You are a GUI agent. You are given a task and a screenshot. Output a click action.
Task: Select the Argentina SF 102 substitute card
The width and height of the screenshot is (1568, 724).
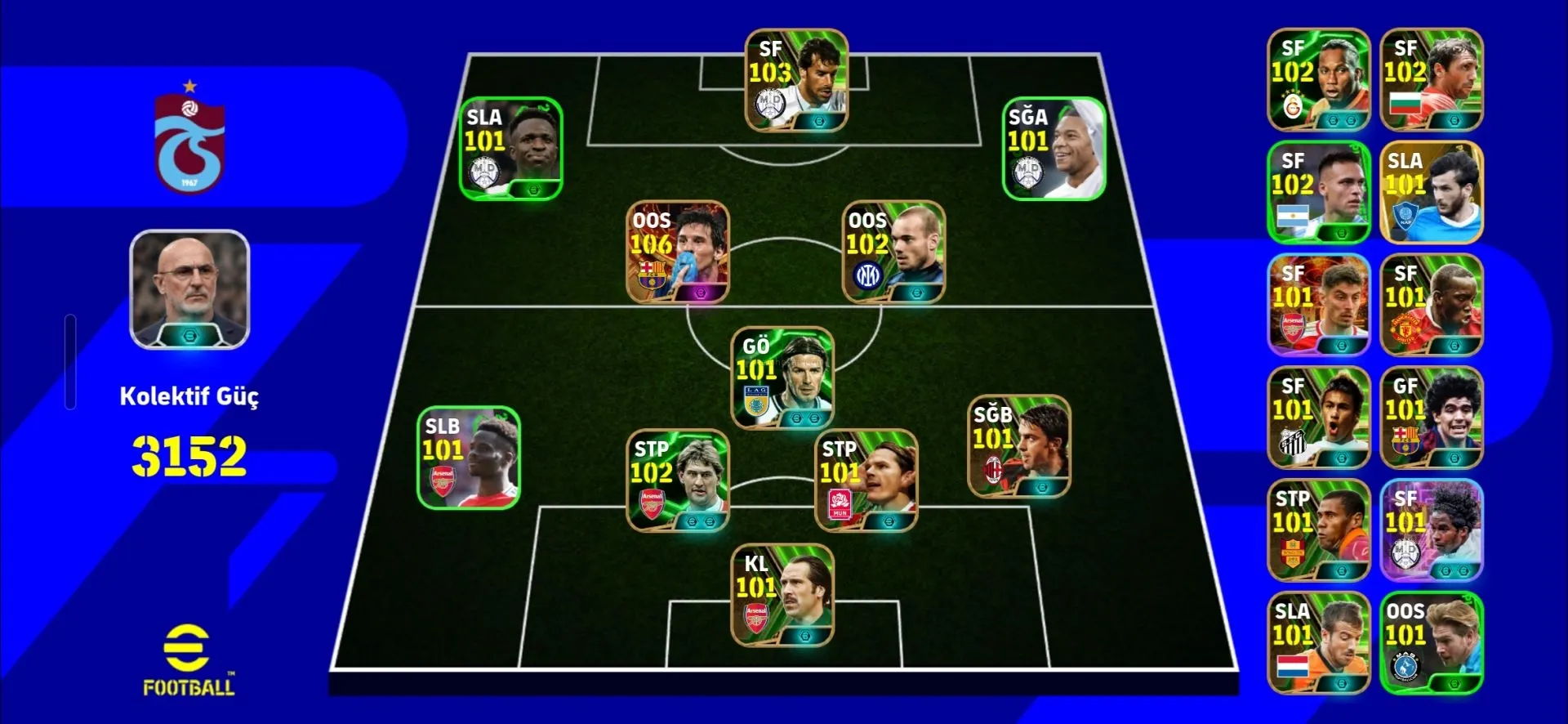1318,193
